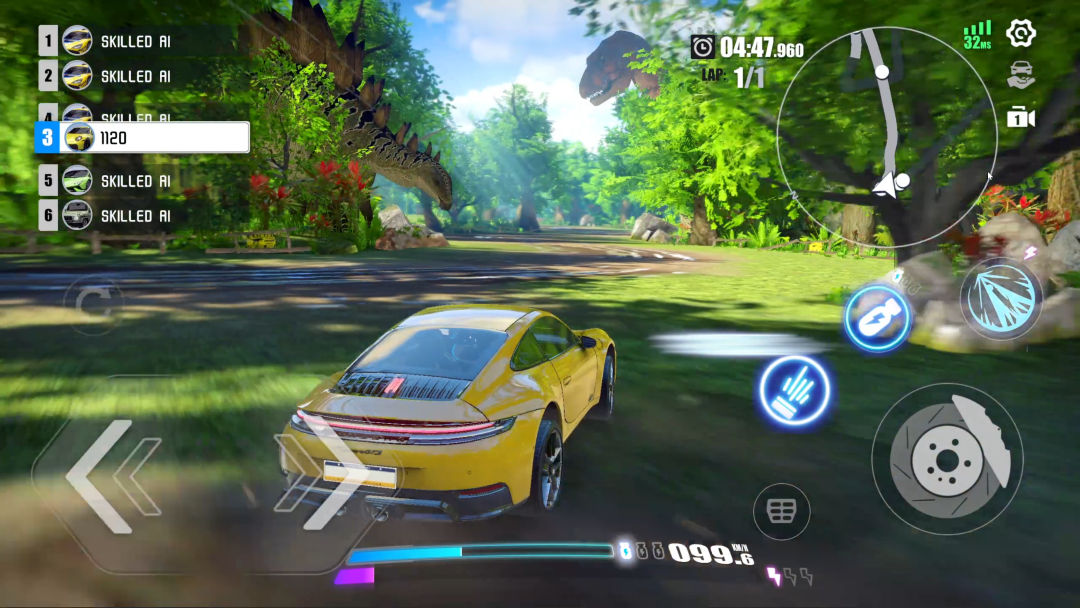Reset the car with the circular-arrow button
The image size is (1080, 608).
92,302
